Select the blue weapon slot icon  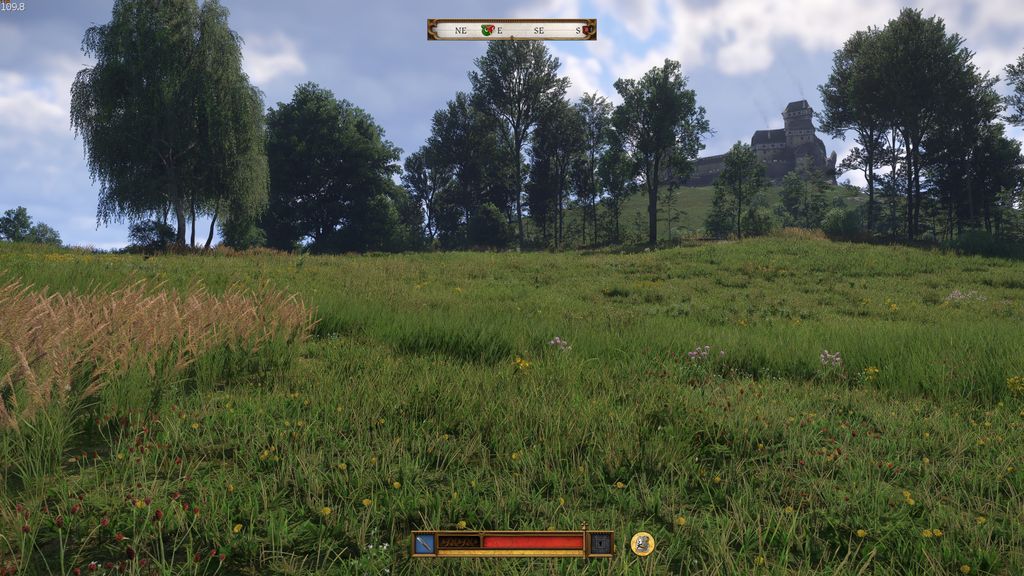pos(424,543)
